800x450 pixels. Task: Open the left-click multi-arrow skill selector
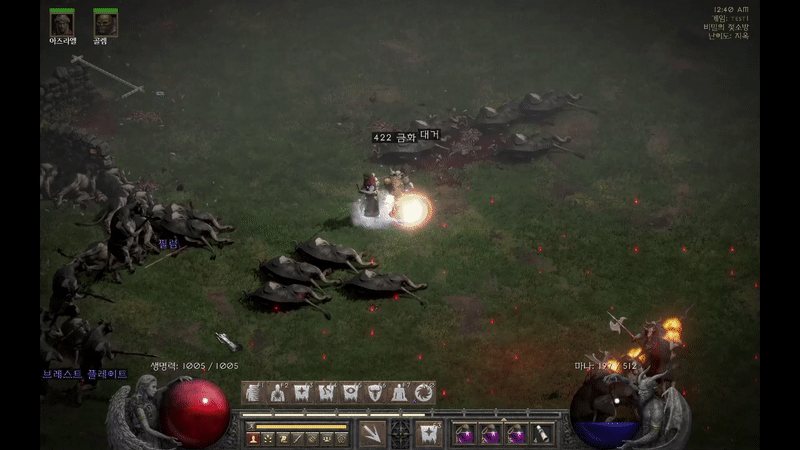point(372,433)
